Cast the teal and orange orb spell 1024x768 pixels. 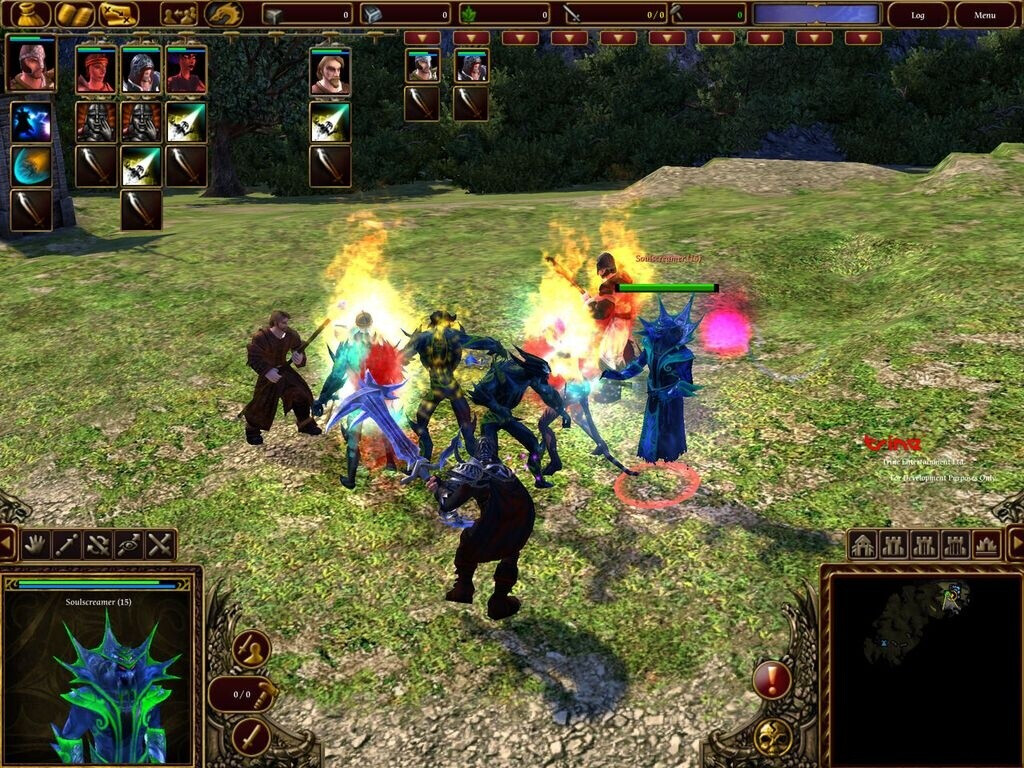click(31, 165)
